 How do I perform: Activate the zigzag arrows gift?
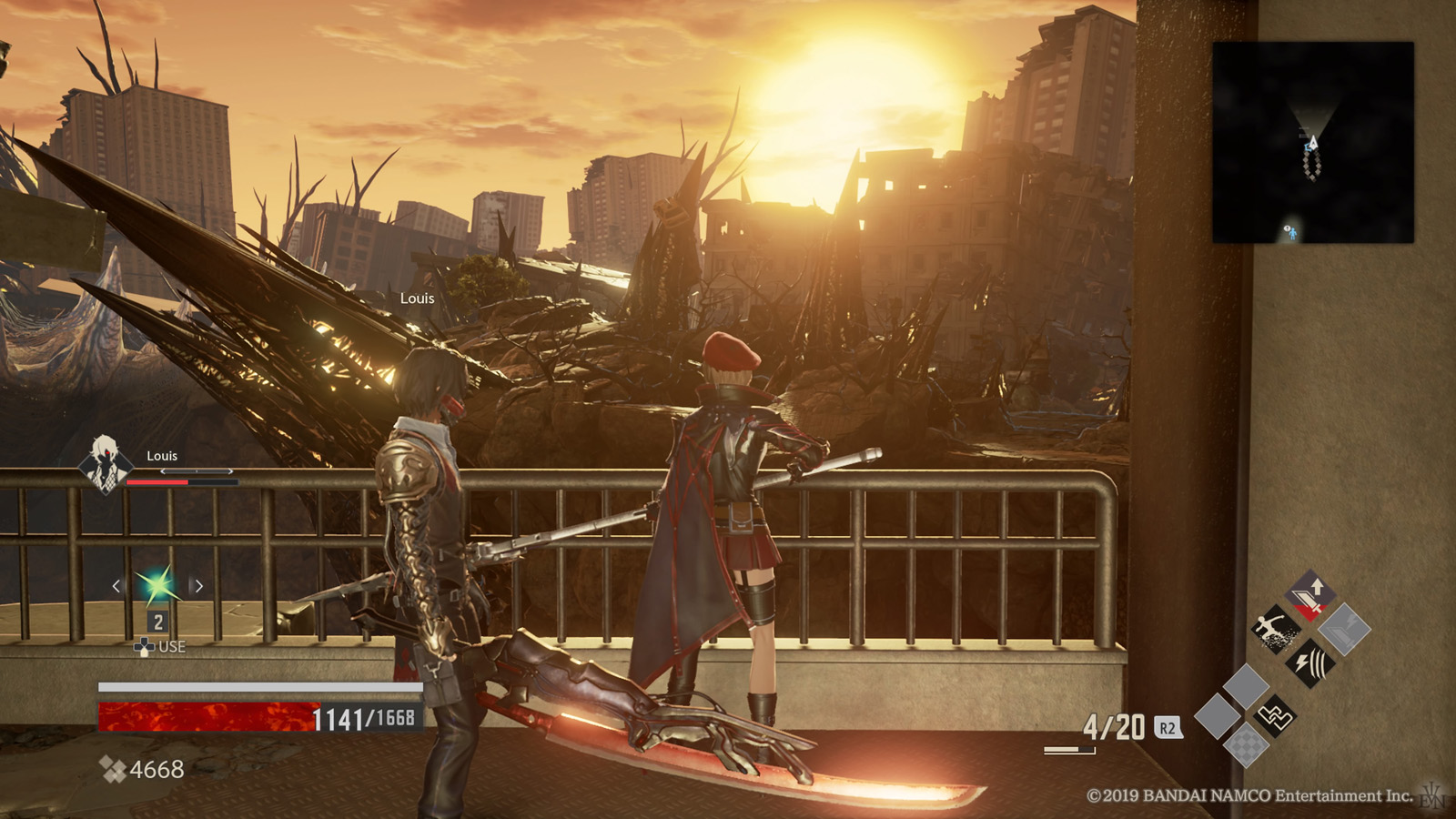(x=1275, y=715)
